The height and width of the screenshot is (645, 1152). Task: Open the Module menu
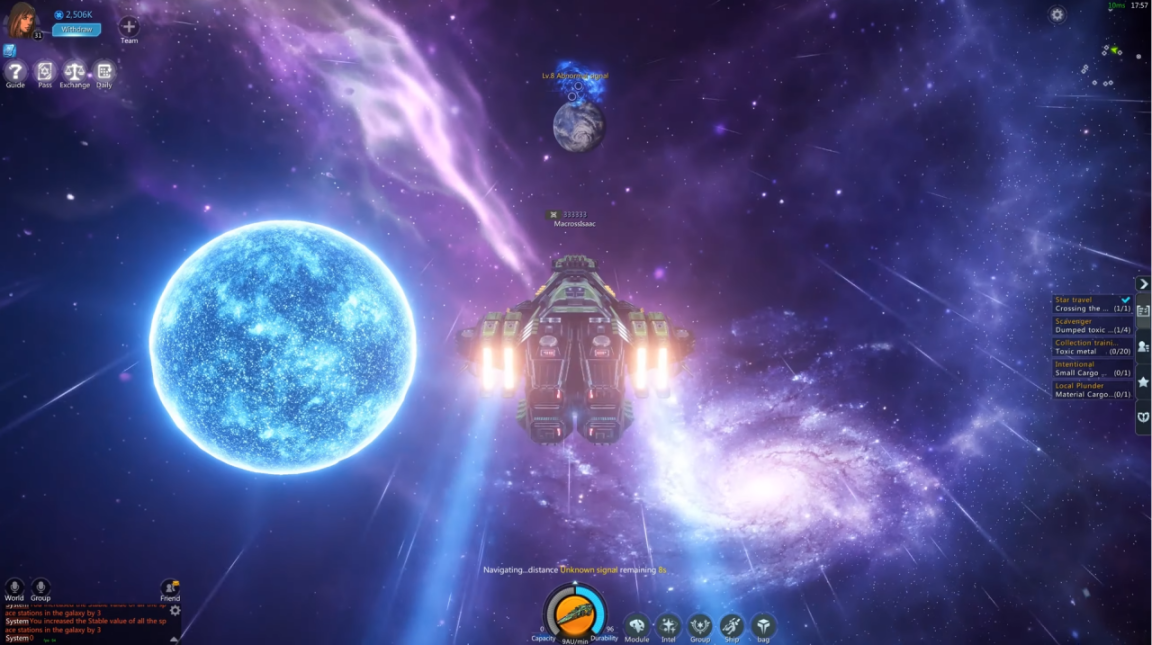pos(637,626)
